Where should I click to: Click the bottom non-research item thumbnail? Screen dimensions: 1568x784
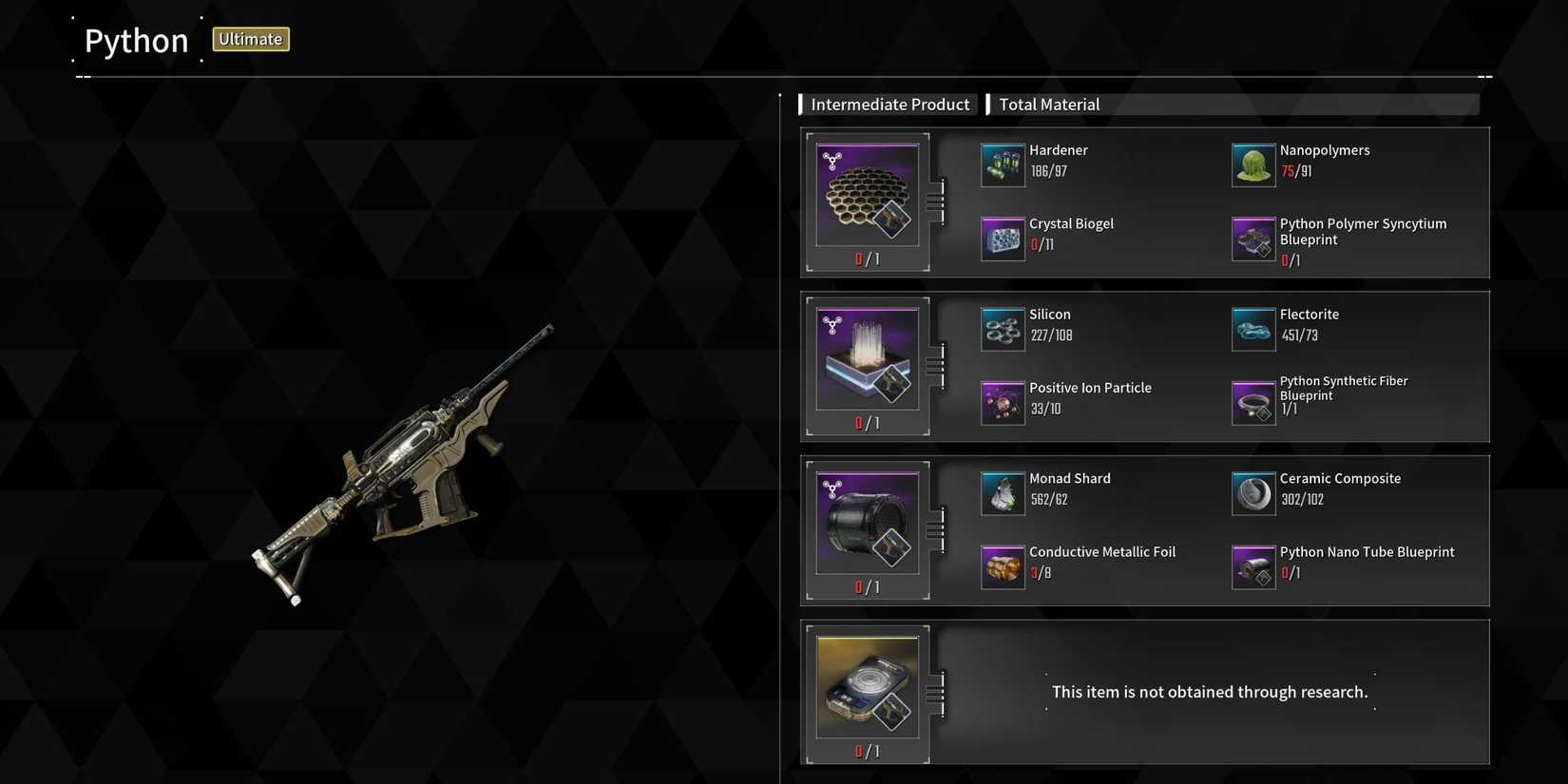coord(866,686)
